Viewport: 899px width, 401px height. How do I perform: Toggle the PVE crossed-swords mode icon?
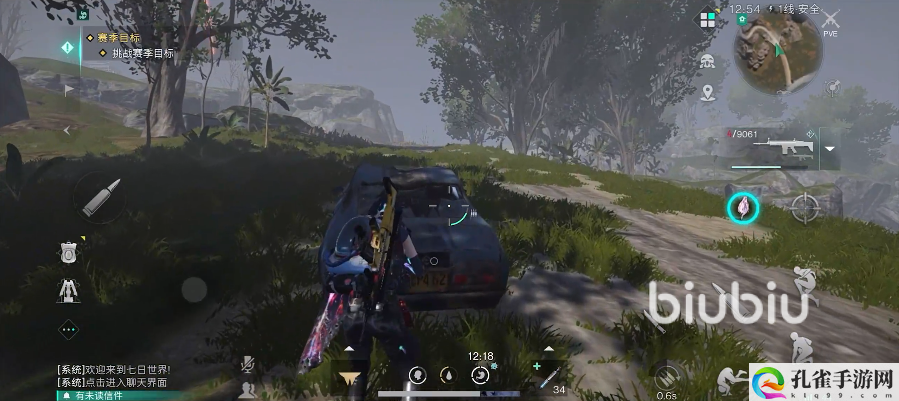coord(830,20)
